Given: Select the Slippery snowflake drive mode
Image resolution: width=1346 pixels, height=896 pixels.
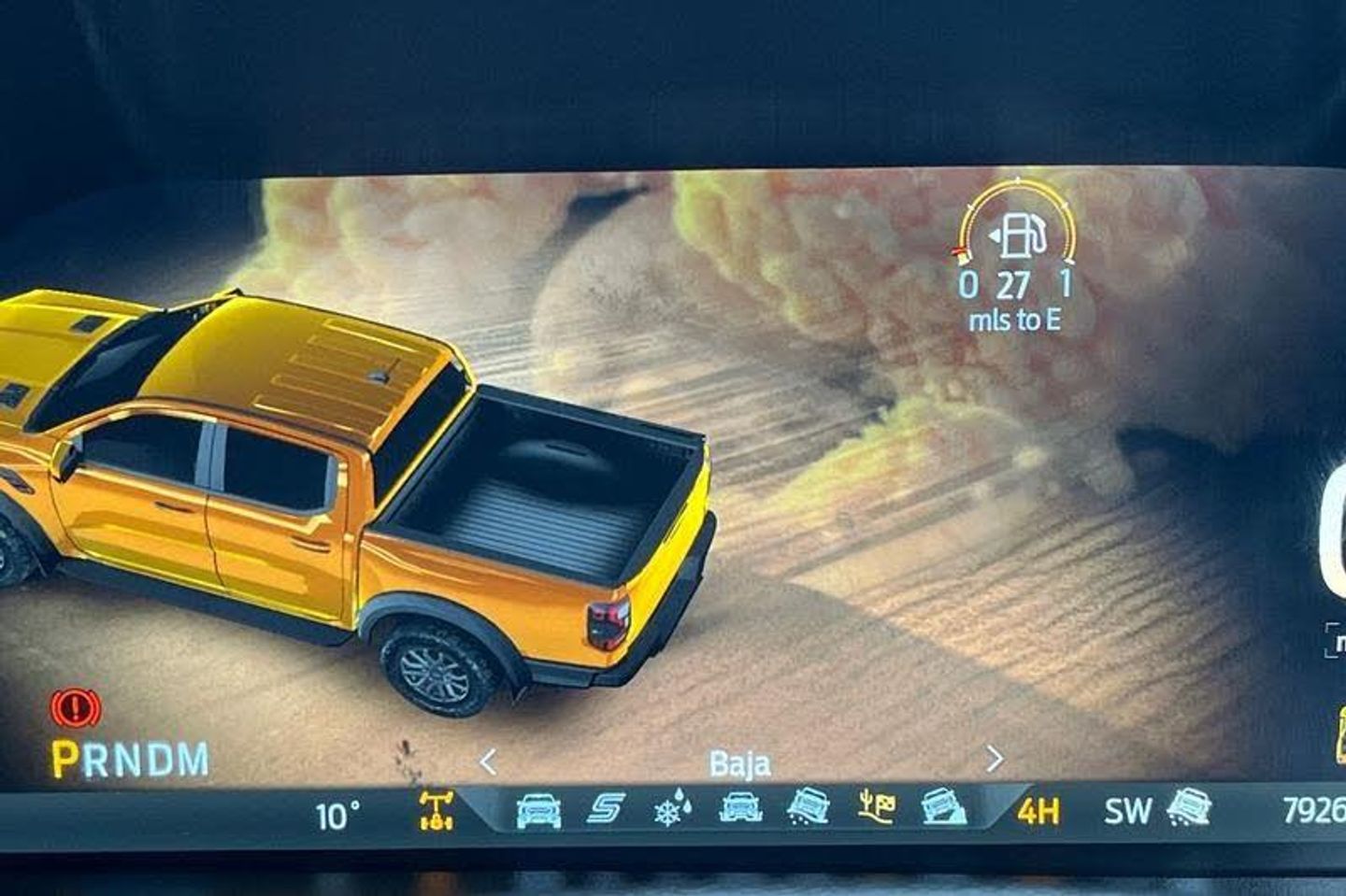Looking at the screenshot, I should (x=673, y=808).
